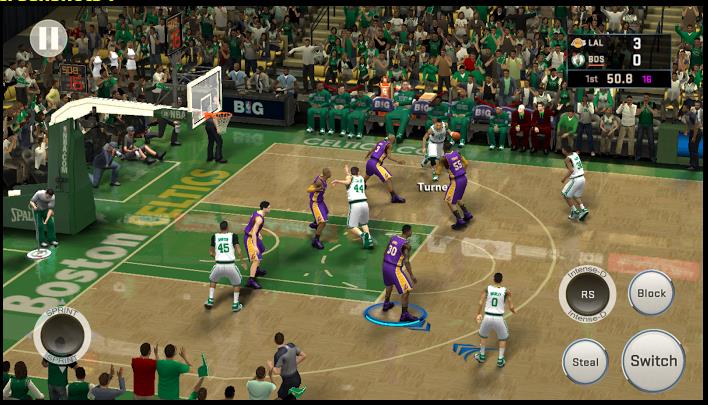The width and height of the screenshot is (708, 405).
Task: Pause the game with the pause button
Action: point(47,39)
